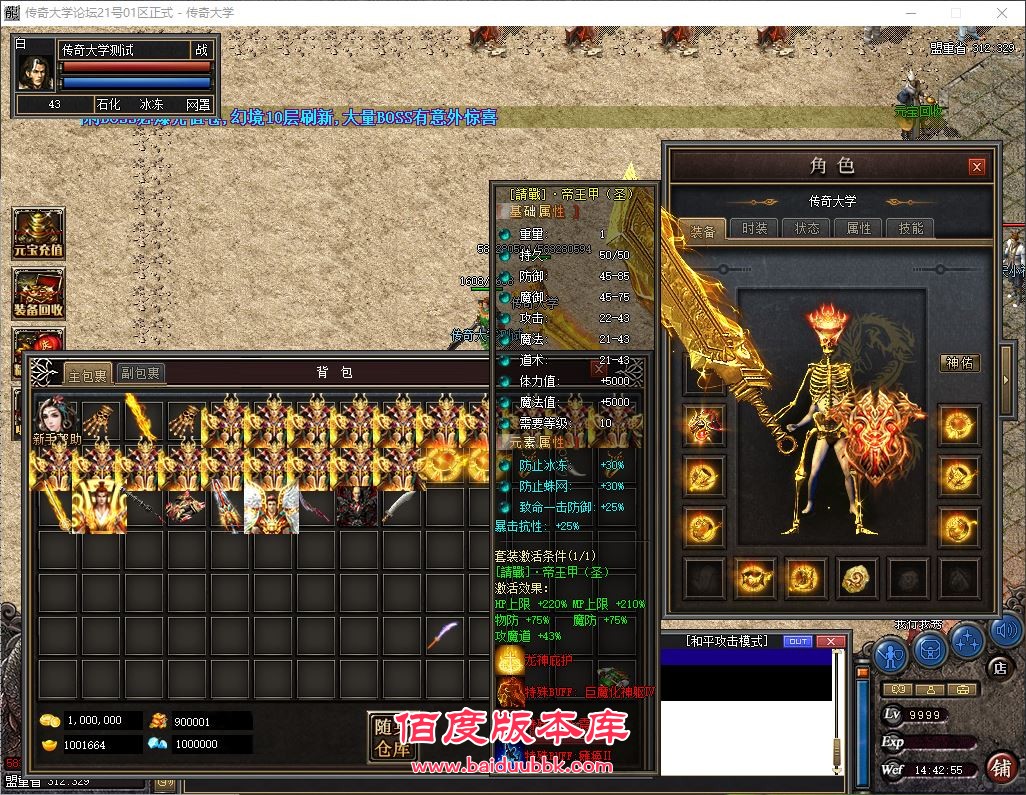1026x795 pixels.
Task: Open the 装备回收 equipment recycle icon
Action: pos(39,293)
